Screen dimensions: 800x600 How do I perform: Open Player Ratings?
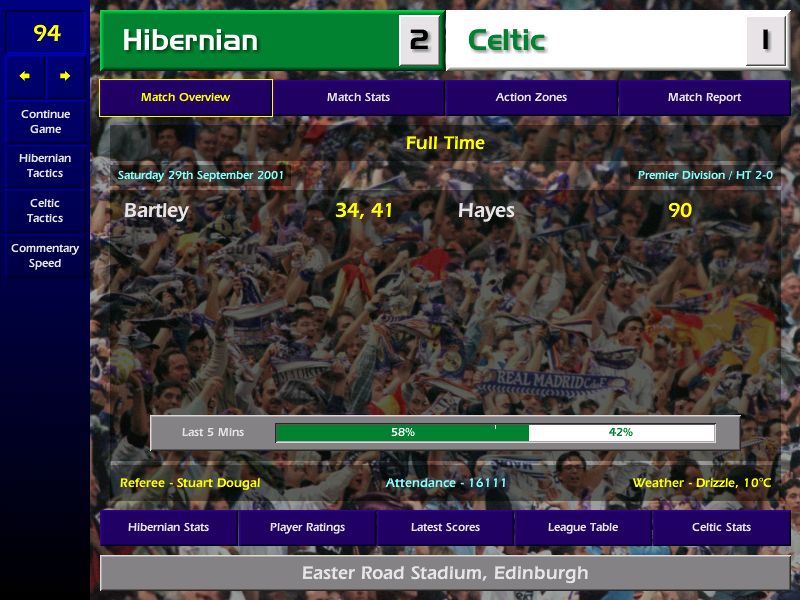(307, 528)
